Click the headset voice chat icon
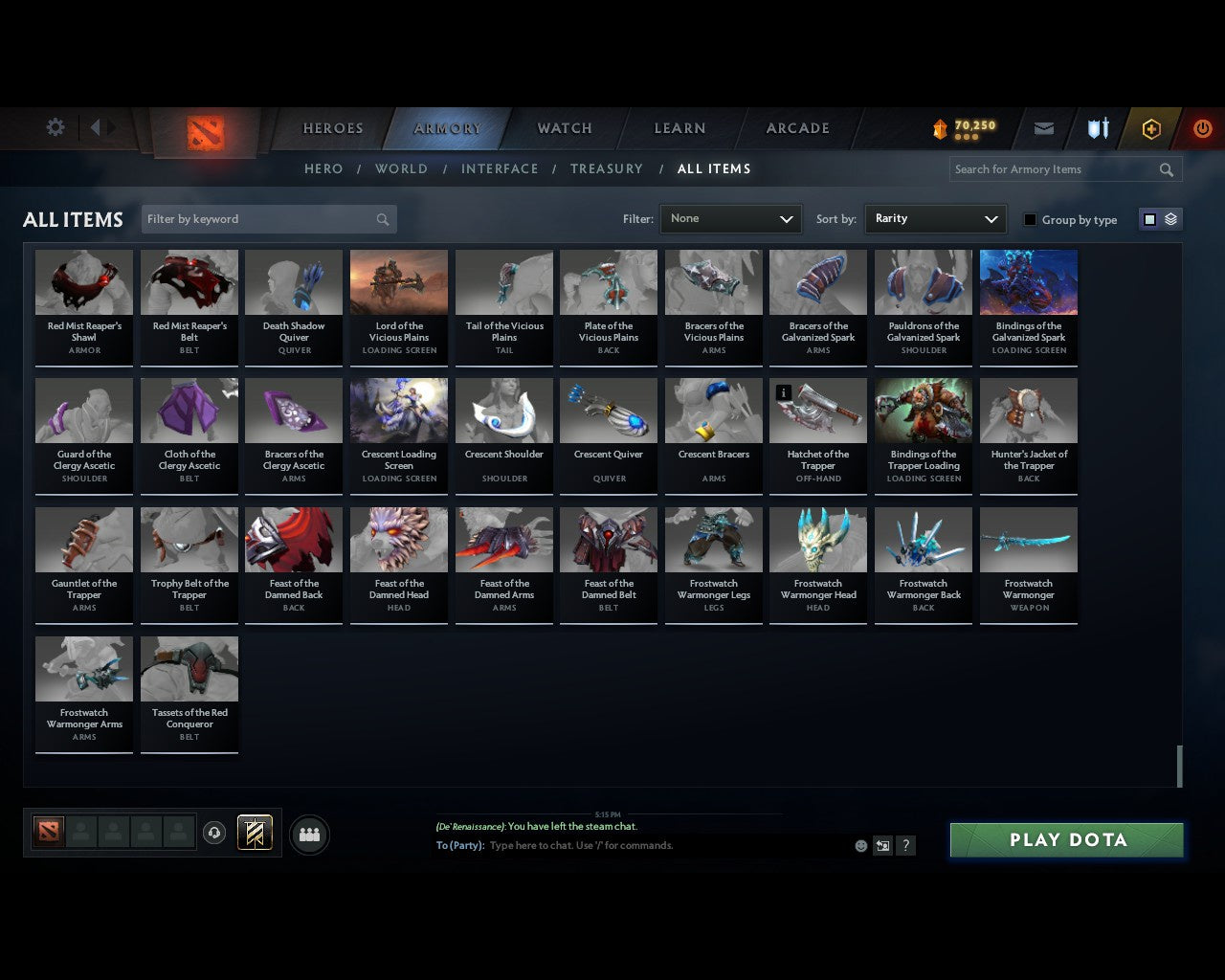1225x980 pixels. coord(213,833)
